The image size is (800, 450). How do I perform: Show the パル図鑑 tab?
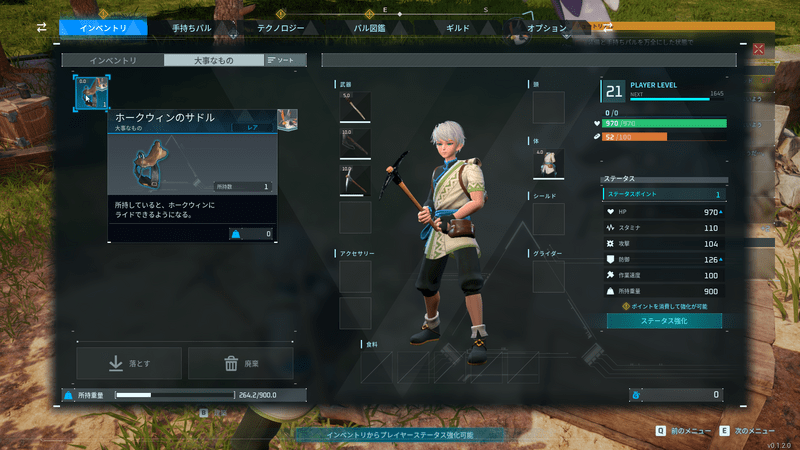pos(368,28)
